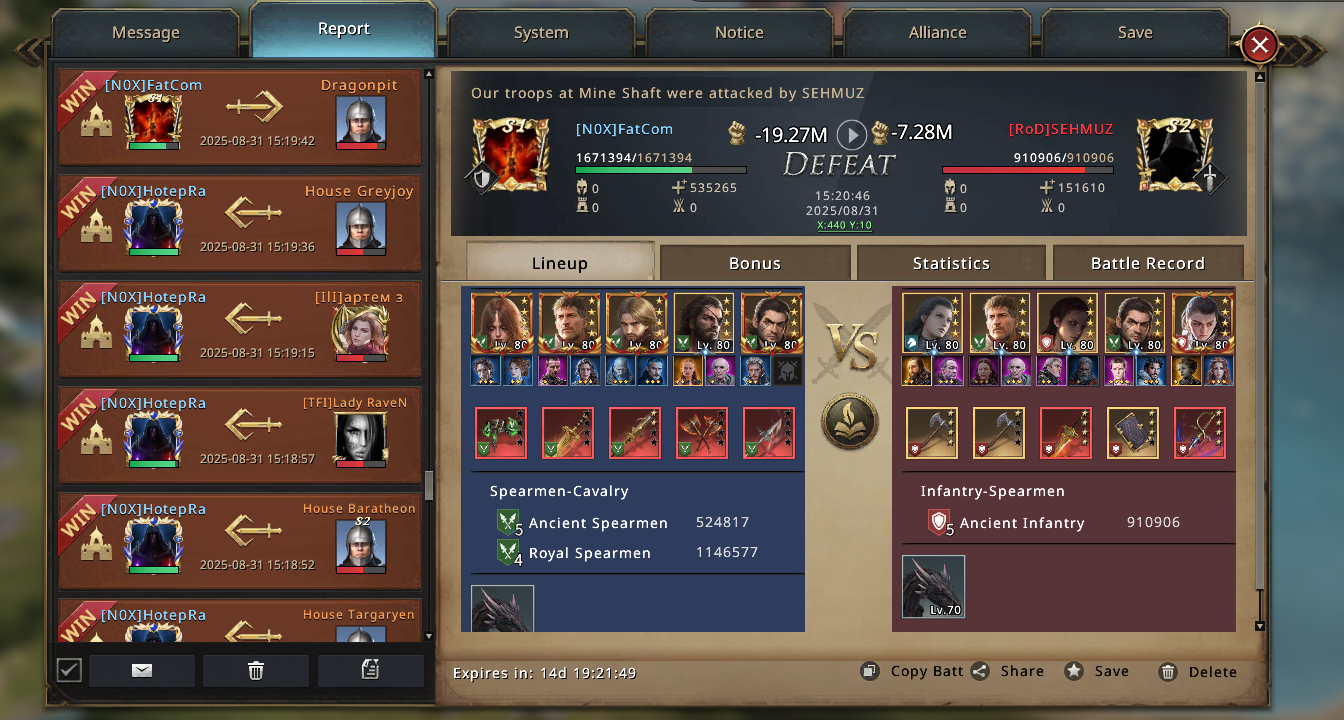Click the trash can button below the list
Viewport: 1344px width, 720px height.
coord(256,671)
